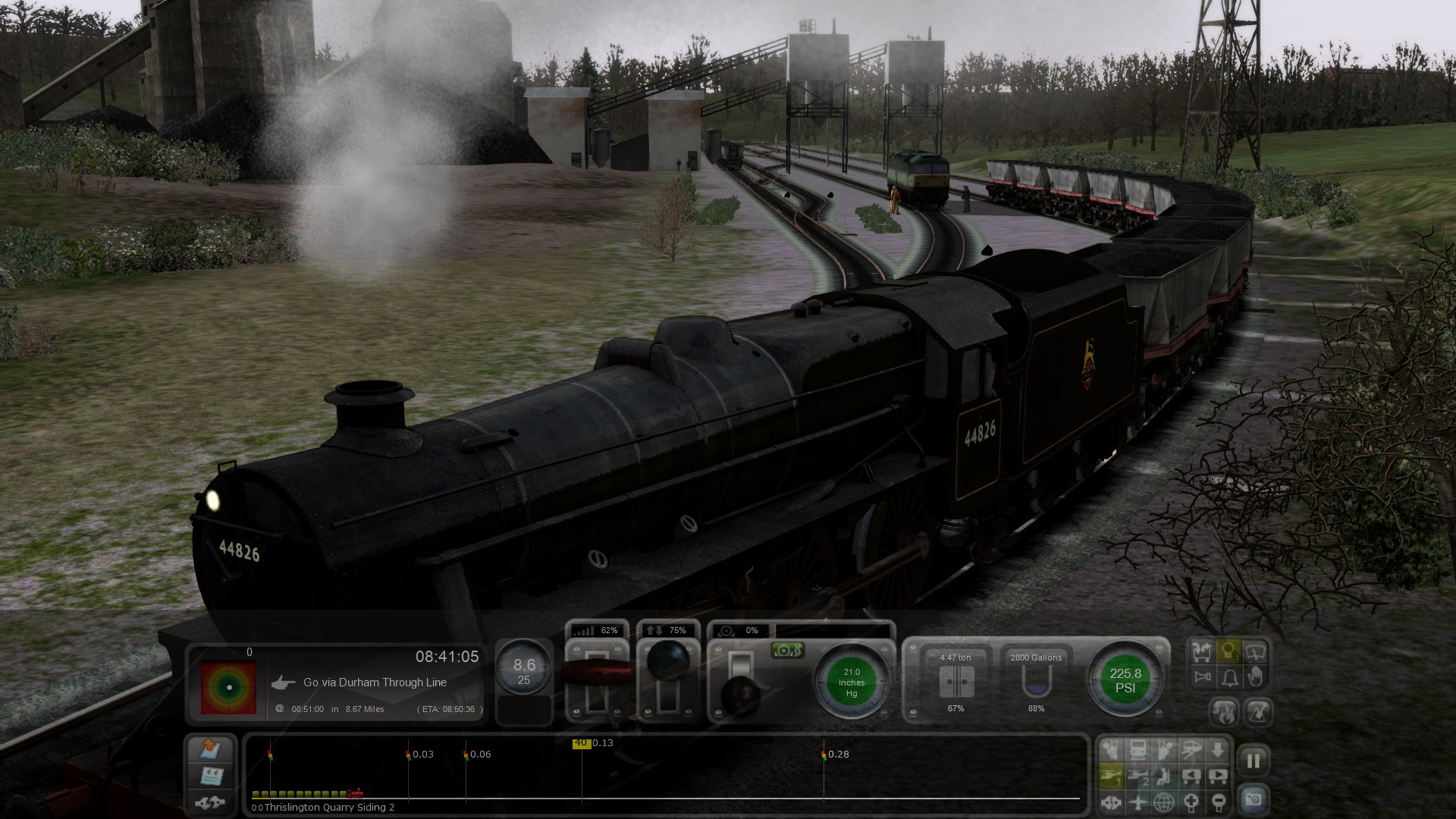Toggle the firebox flame button

1225,712
